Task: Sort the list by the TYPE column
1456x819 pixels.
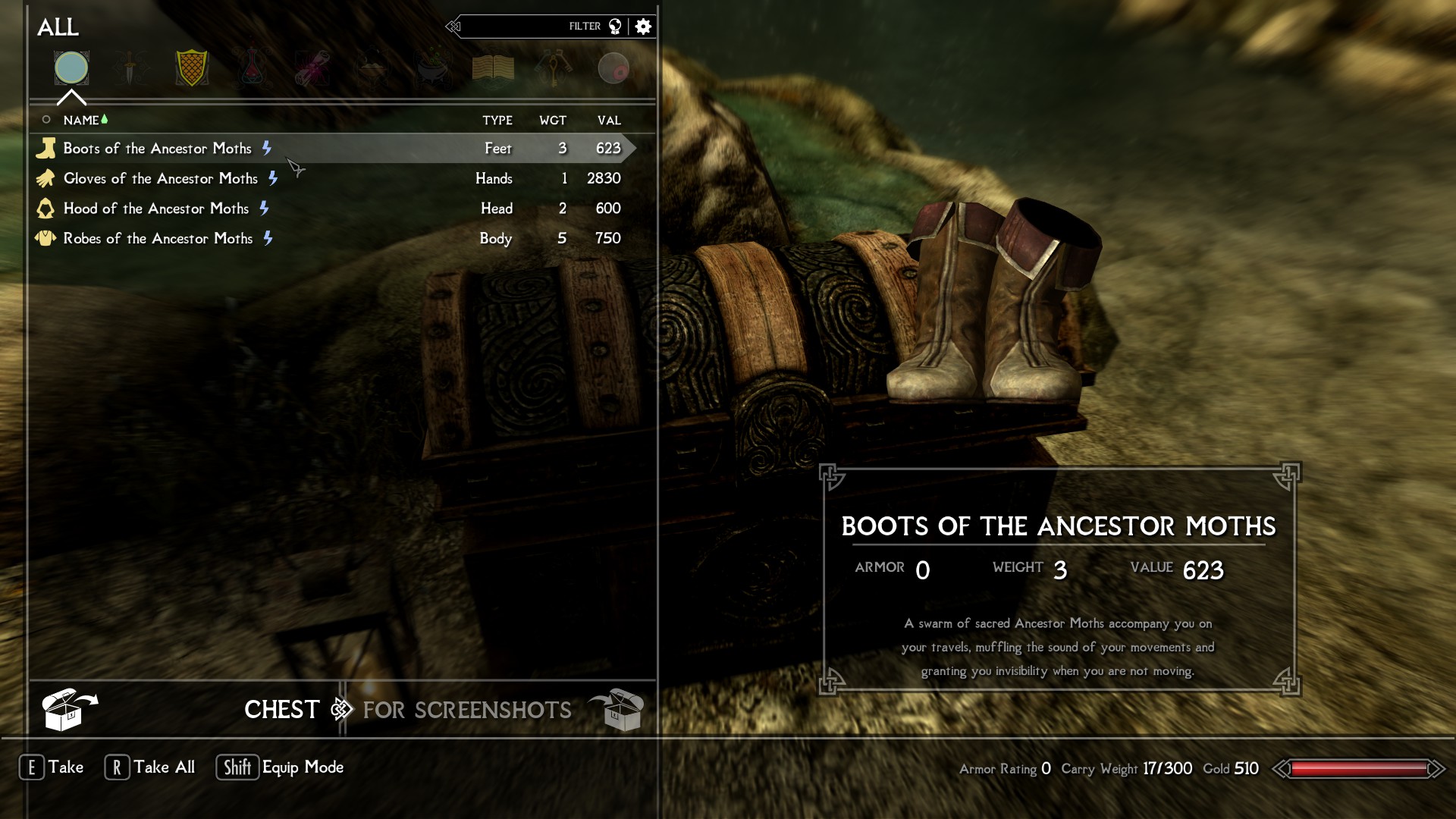Action: [497, 121]
